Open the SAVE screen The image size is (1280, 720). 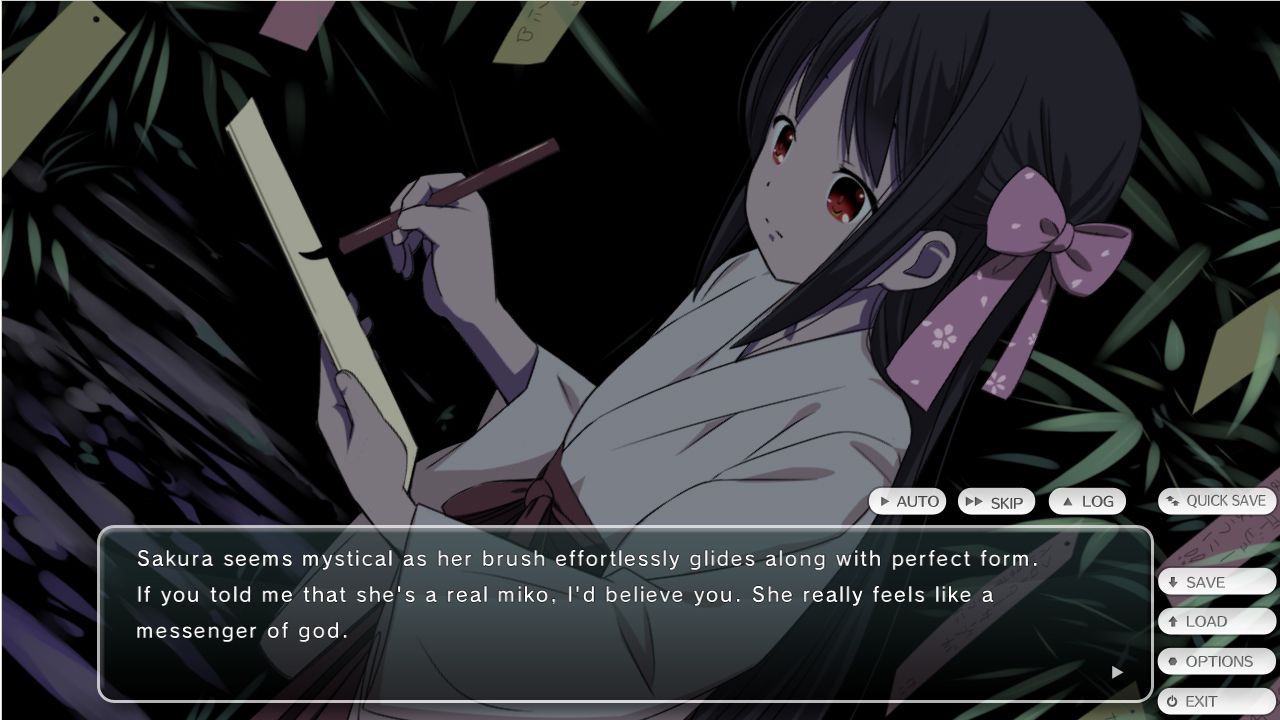(x=1215, y=581)
